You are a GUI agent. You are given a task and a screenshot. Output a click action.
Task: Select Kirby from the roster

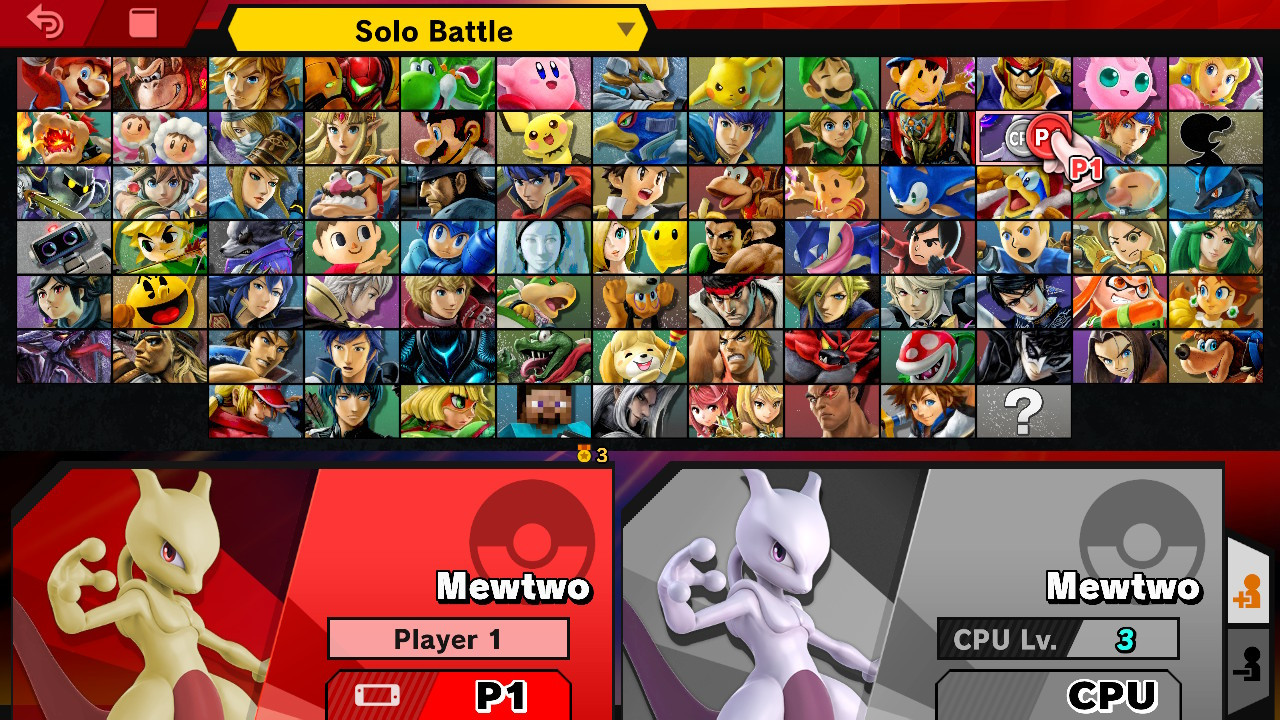pyautogui.click(x=543, y=84)
